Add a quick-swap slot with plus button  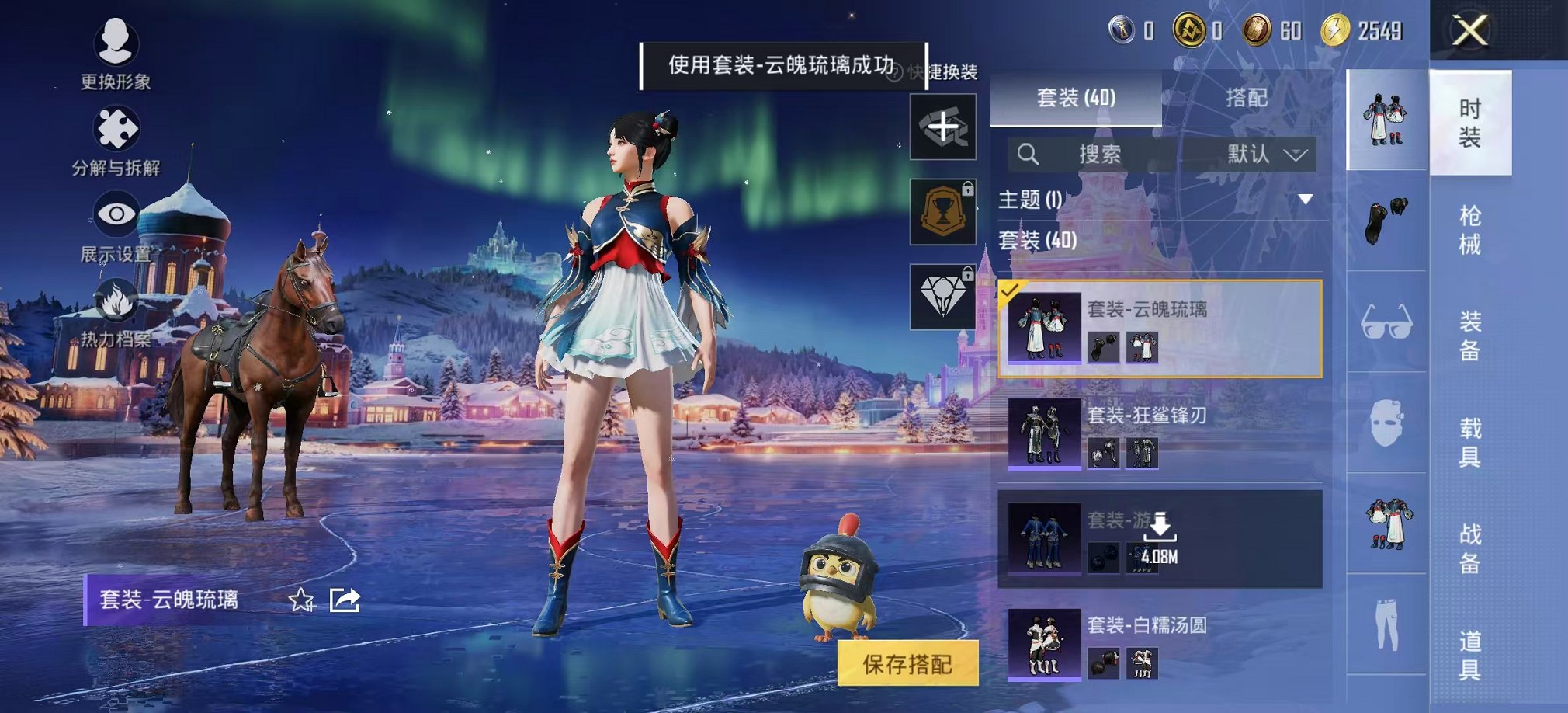pos(943,127)
